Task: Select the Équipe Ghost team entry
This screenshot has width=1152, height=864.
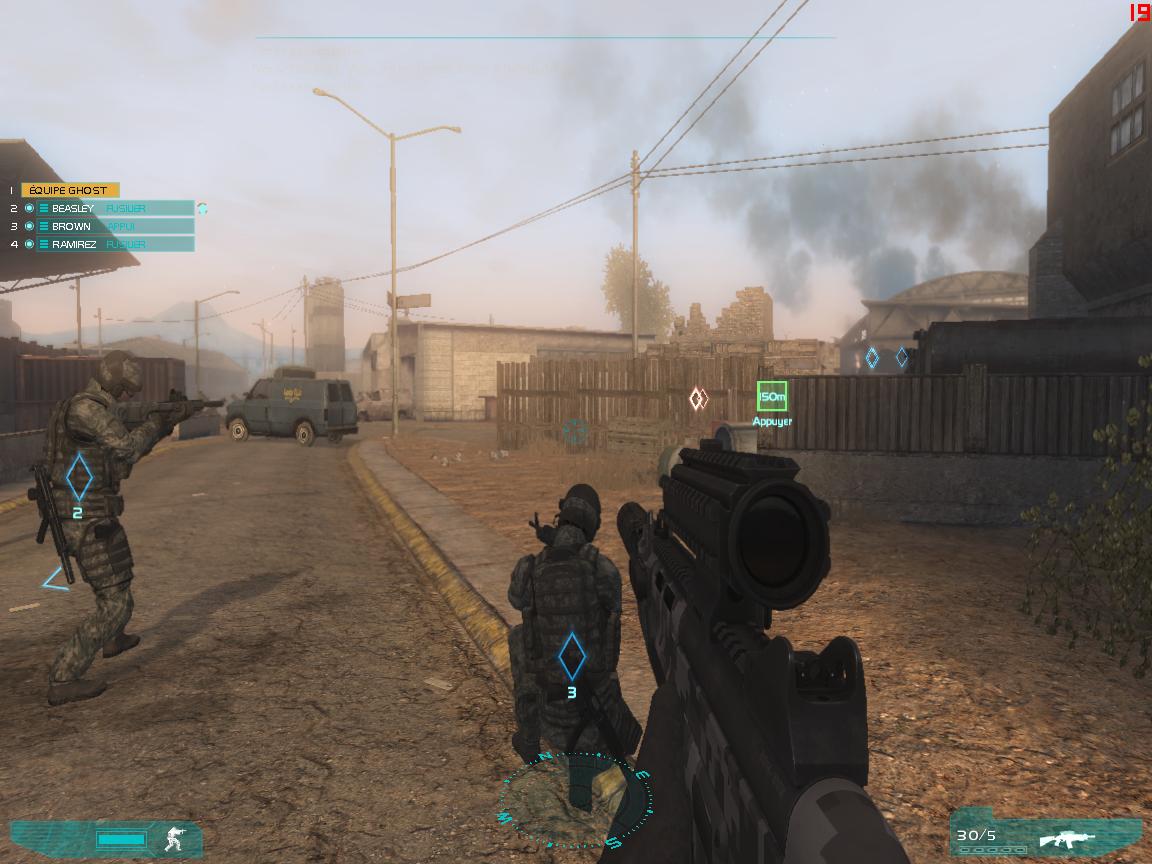Action: [70, 190]
